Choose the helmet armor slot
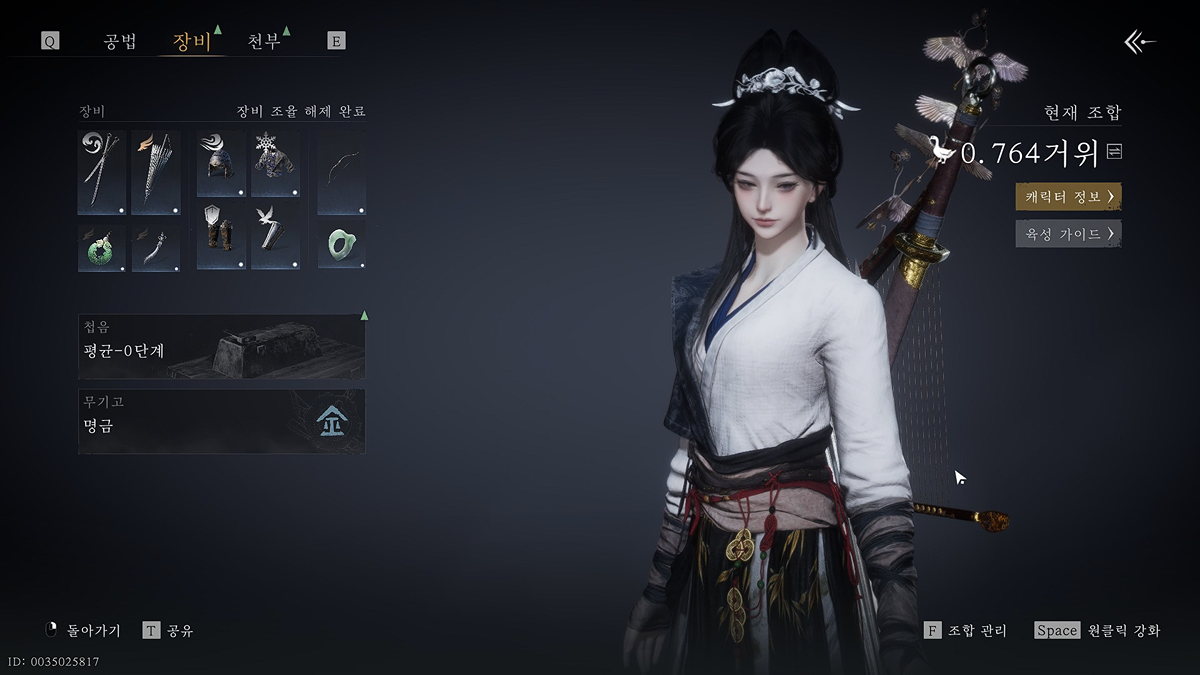Screen dimensions: 1200x675 pos(221,163)
